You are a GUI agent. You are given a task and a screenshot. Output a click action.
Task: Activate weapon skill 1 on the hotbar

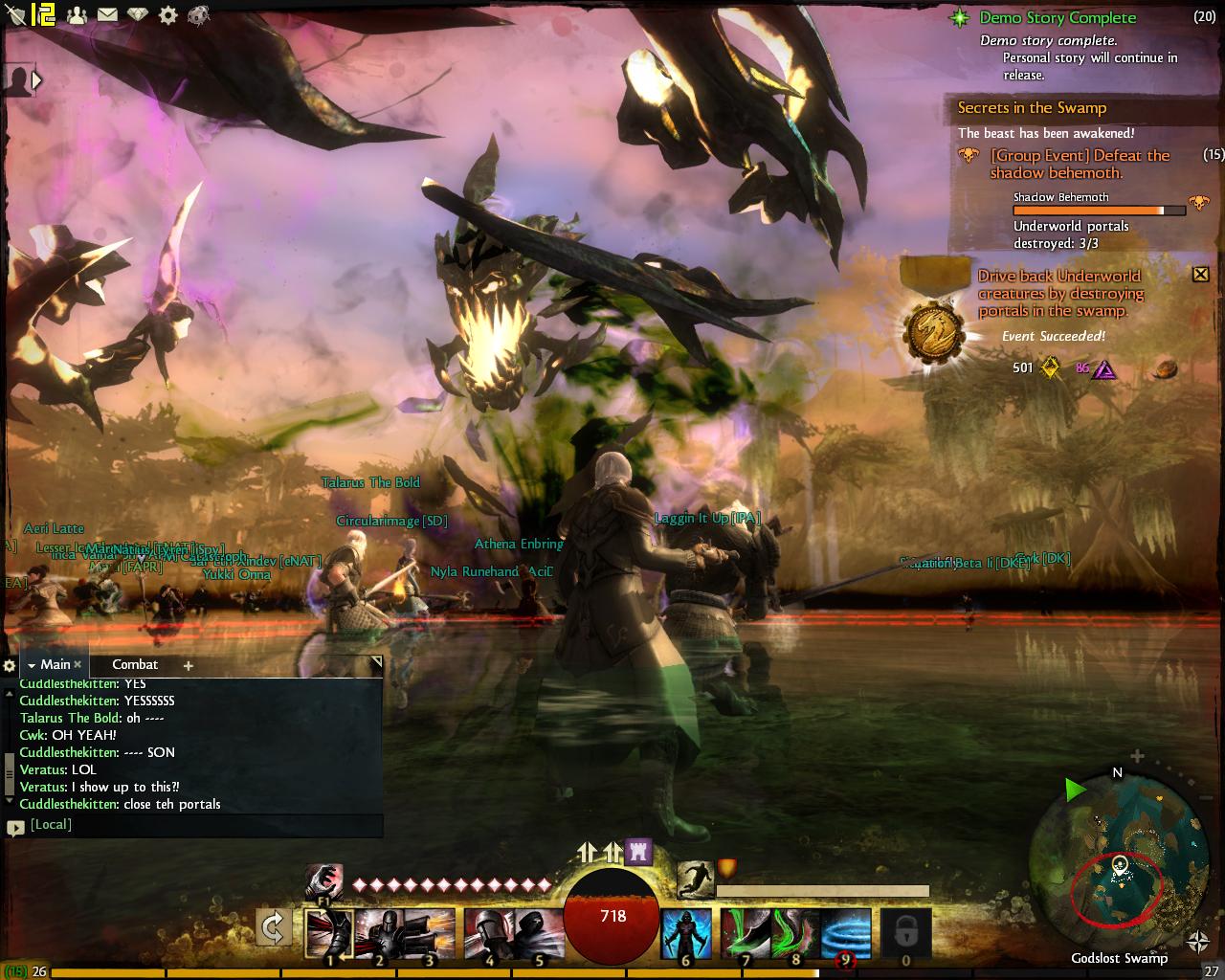pyautogui.click(x=329, y=933)
